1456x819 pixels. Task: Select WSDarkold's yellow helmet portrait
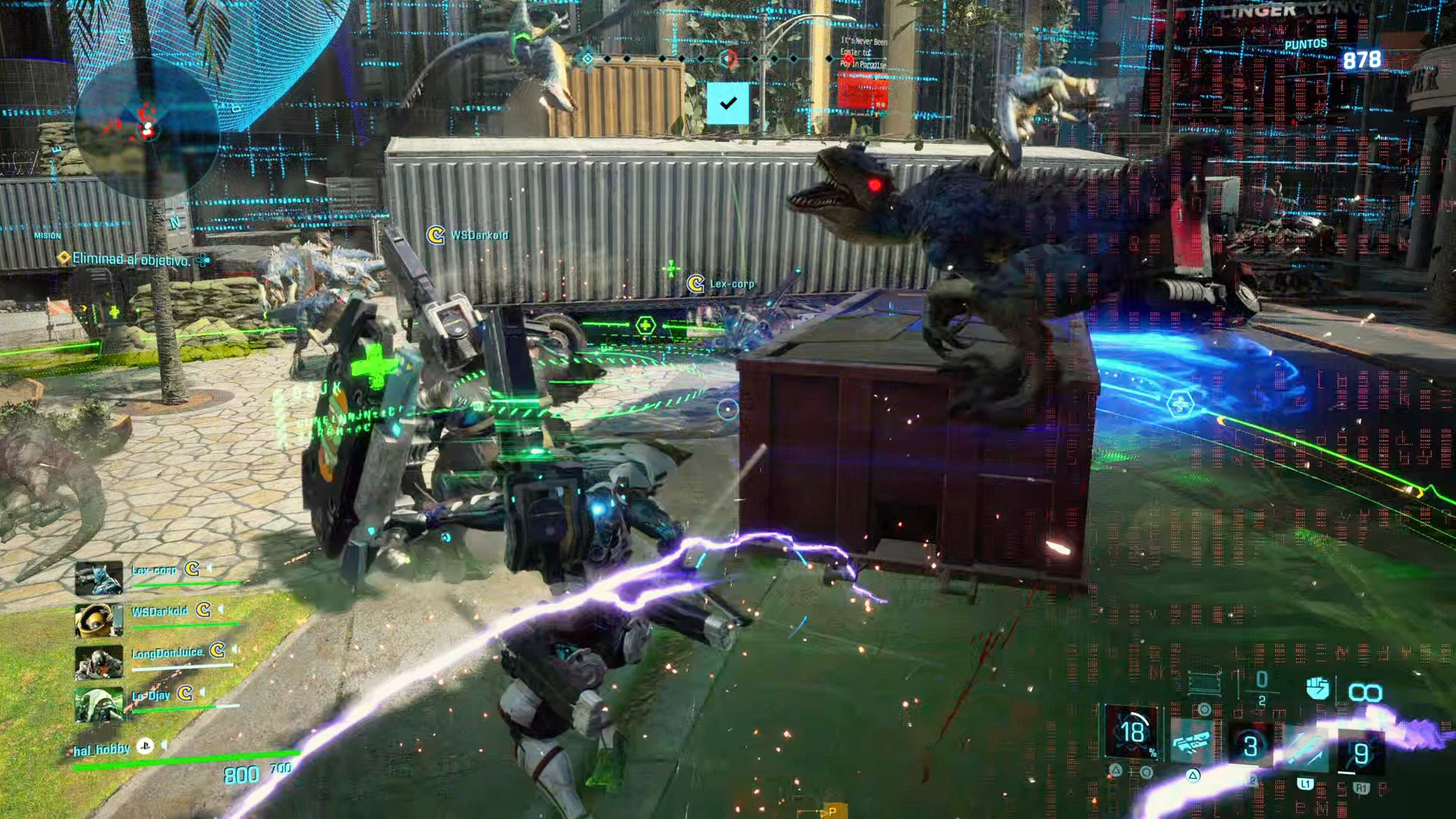[99, 620]
